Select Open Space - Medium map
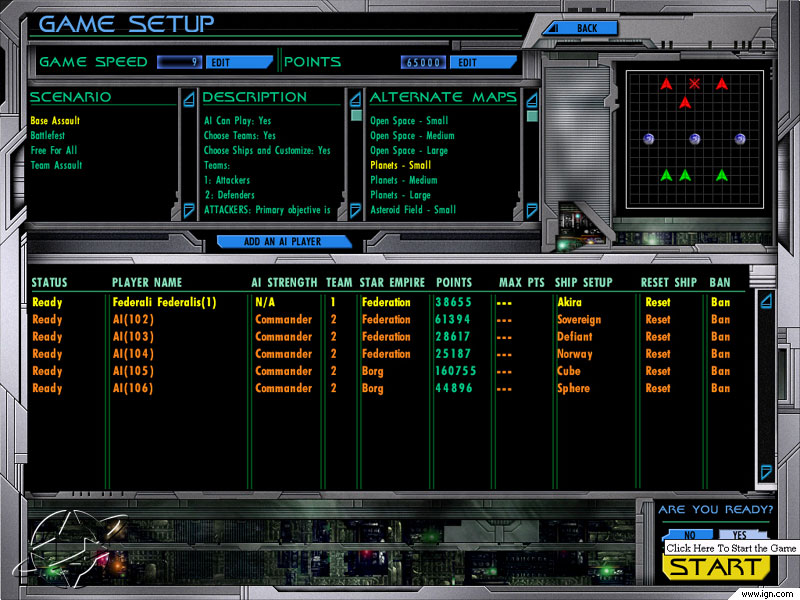This screenshot has width=800, height=600. 412,136
